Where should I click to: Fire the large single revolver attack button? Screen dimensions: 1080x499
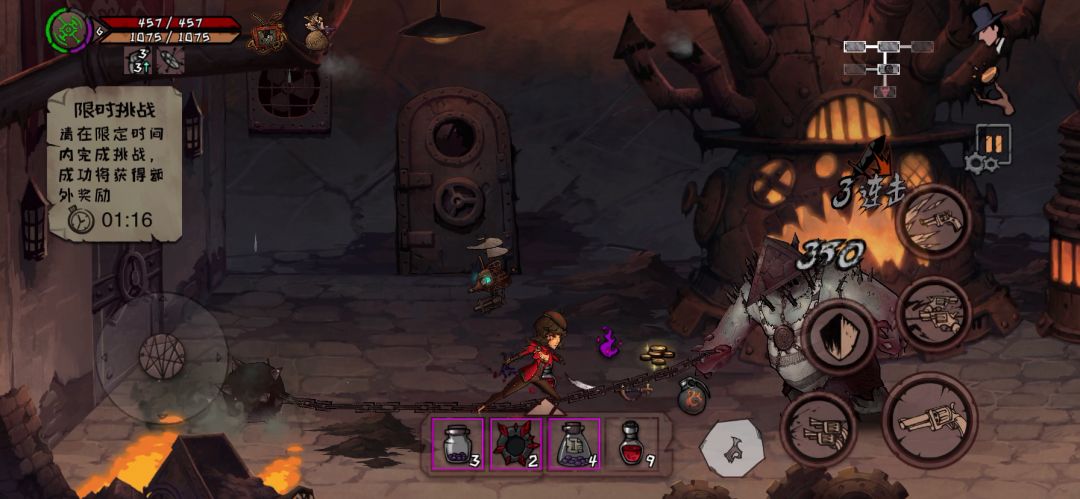coord(930,420)
